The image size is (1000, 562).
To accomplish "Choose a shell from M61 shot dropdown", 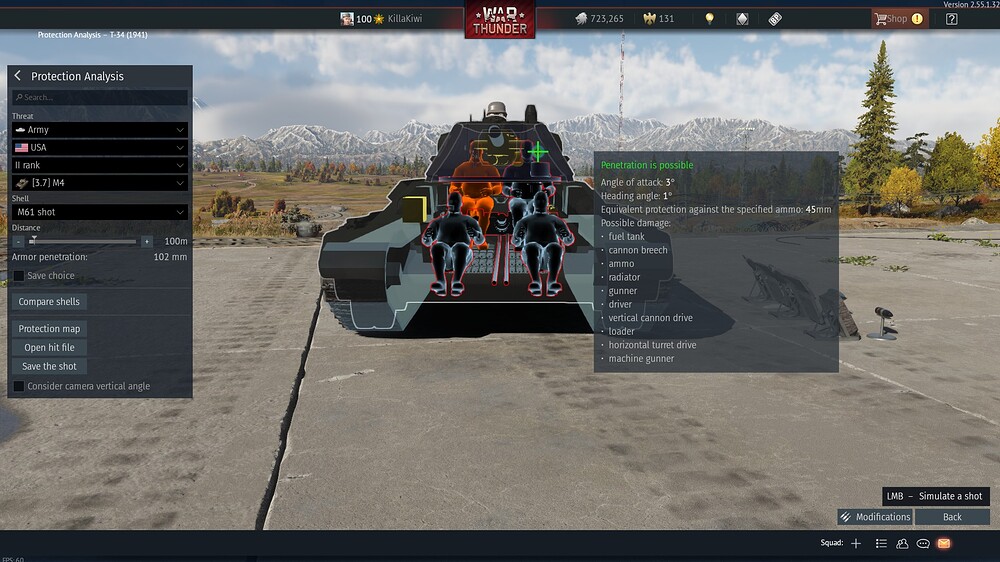I will pyautogui.click(x=100, y=212).
